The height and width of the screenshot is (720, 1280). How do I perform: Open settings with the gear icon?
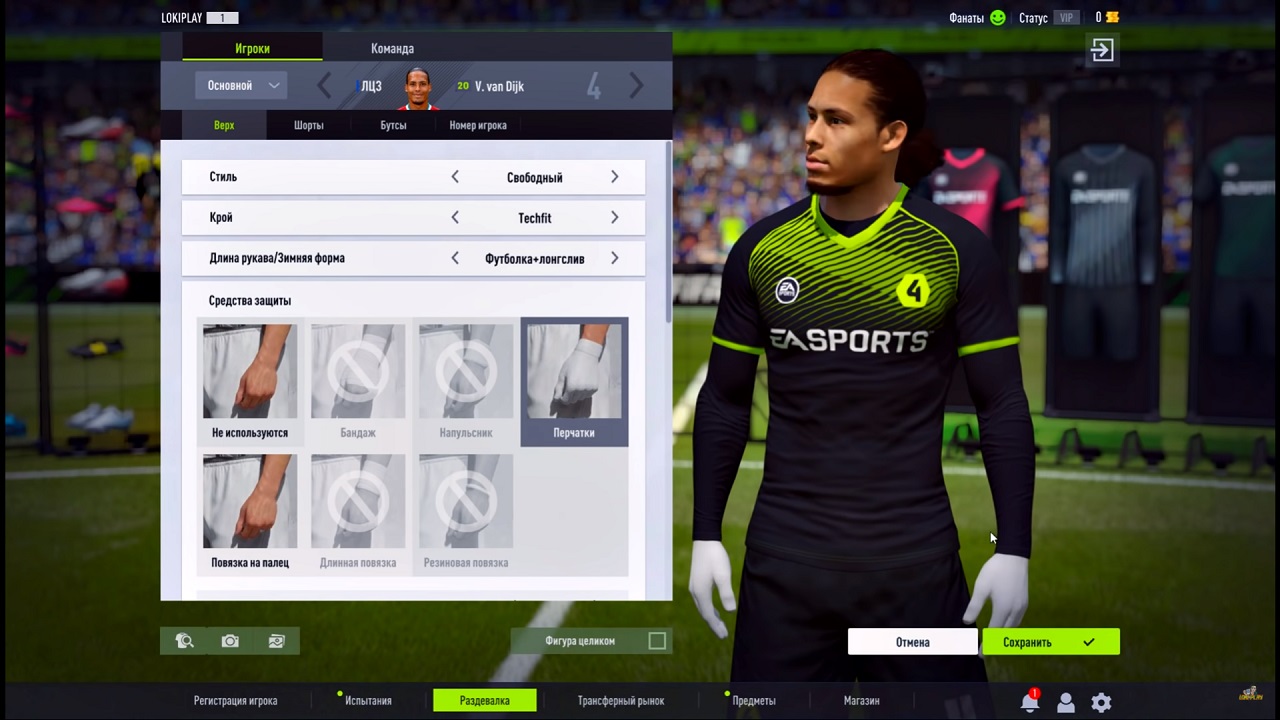point(1100,701)
